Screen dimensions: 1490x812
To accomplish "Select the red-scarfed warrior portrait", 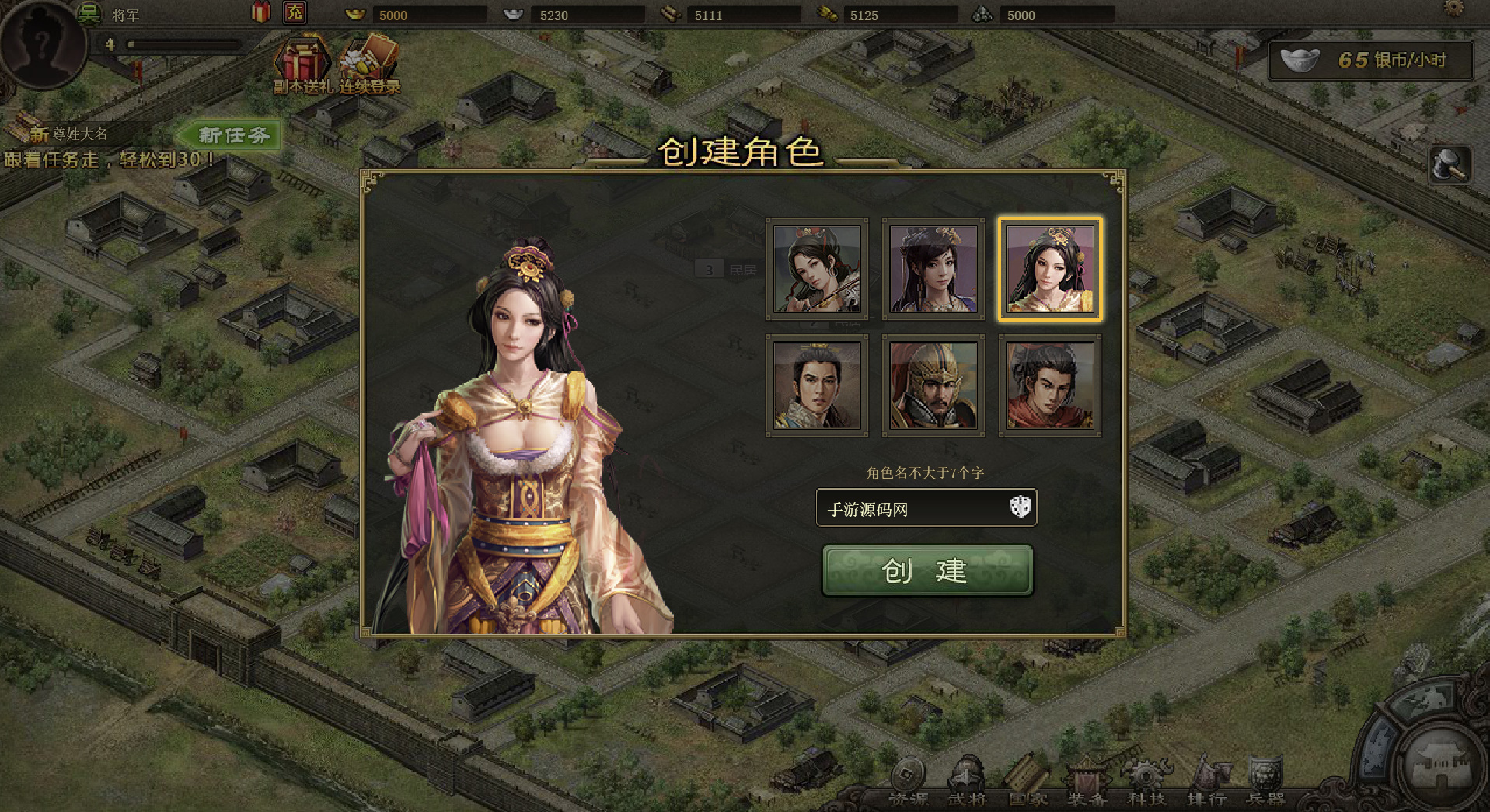I will click(1050, 385).
